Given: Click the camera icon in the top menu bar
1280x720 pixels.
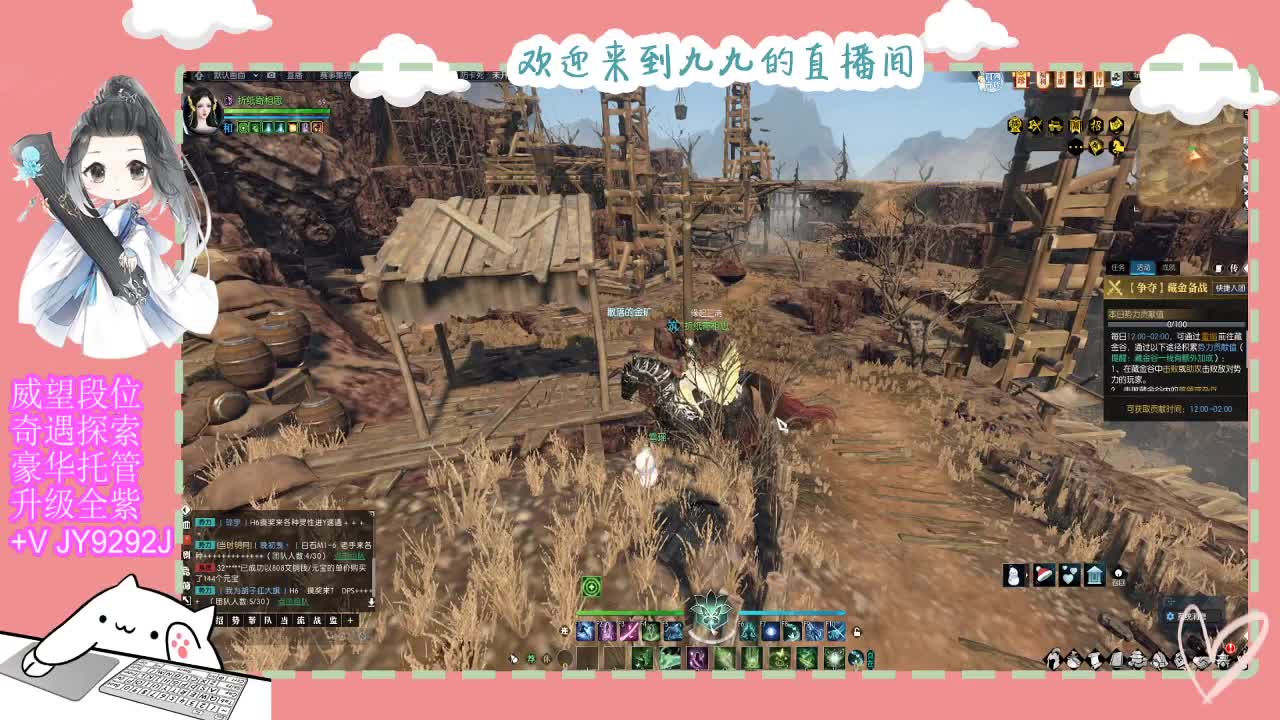Looking at the screenshot, I should [x=270, y=76].
